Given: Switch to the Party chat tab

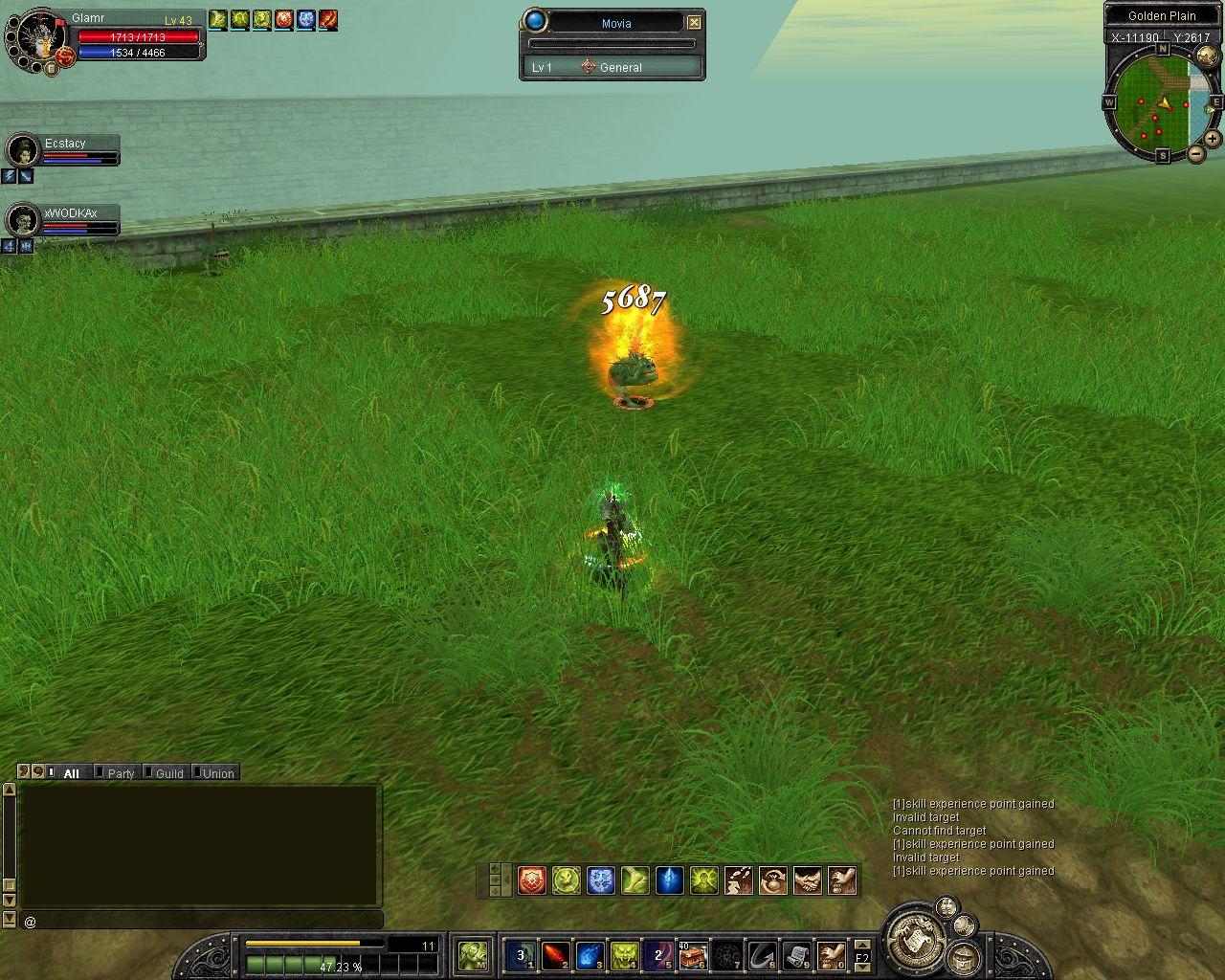Looking at the screenshot, I should (x=120, y=773).
